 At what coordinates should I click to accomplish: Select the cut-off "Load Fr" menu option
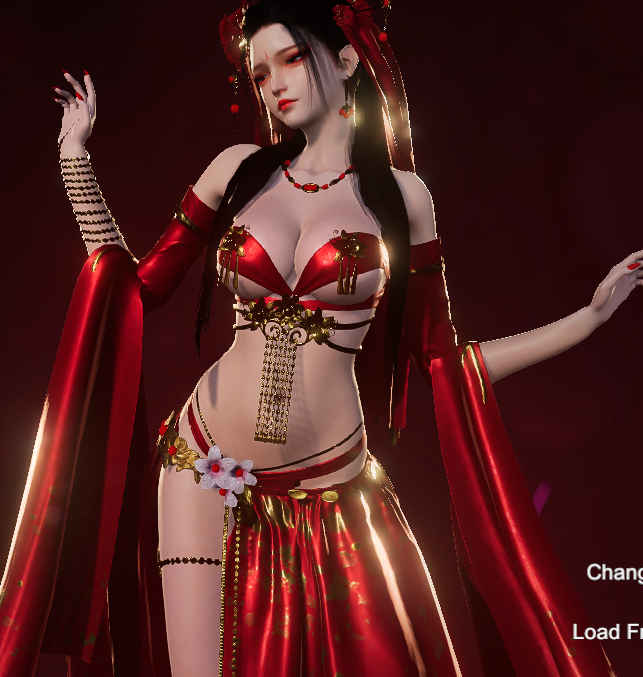608,632
